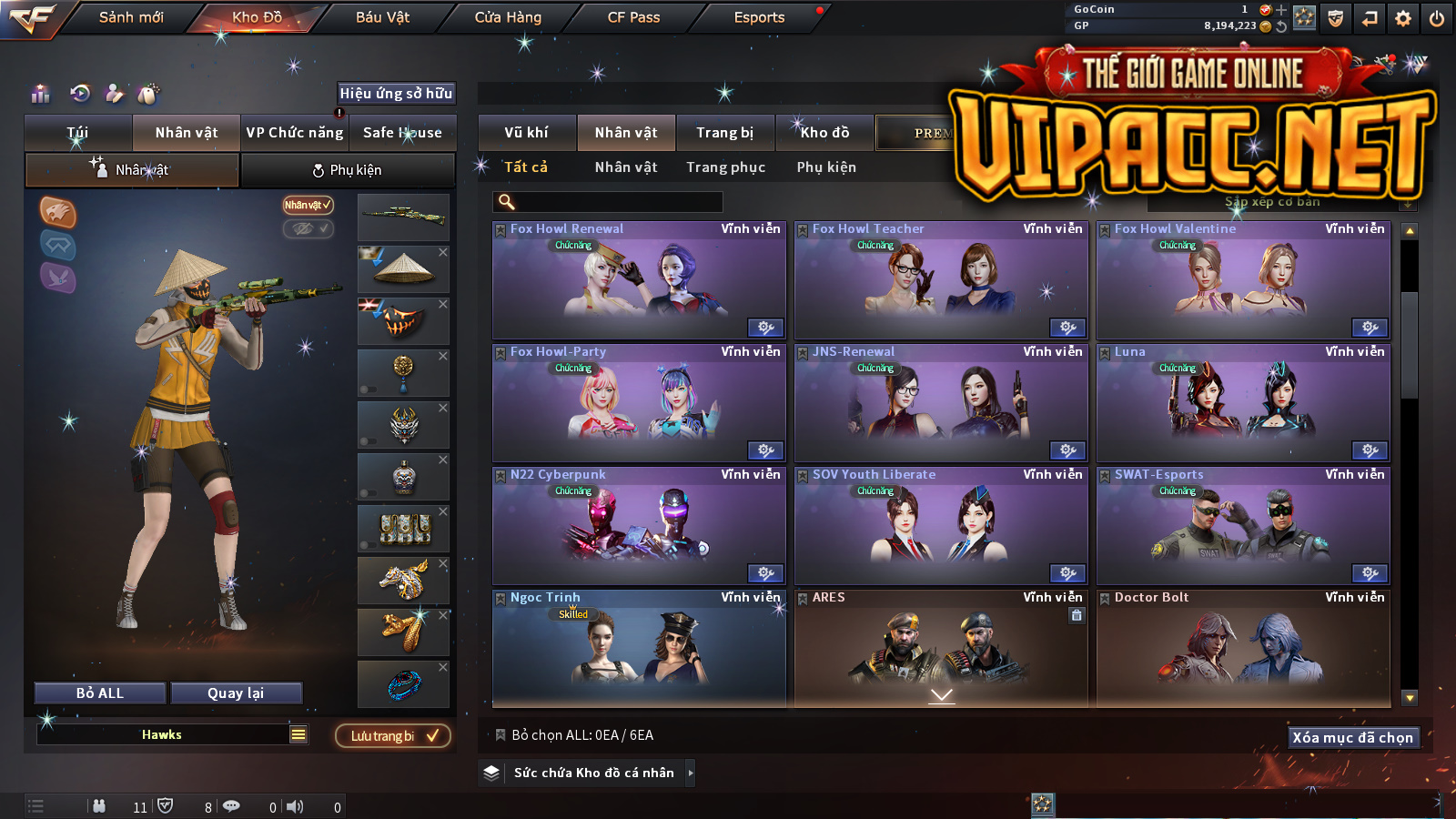The image size is (1456, 819).
Task: Click the Bỏ ALL button
Action: click(100, 693)
